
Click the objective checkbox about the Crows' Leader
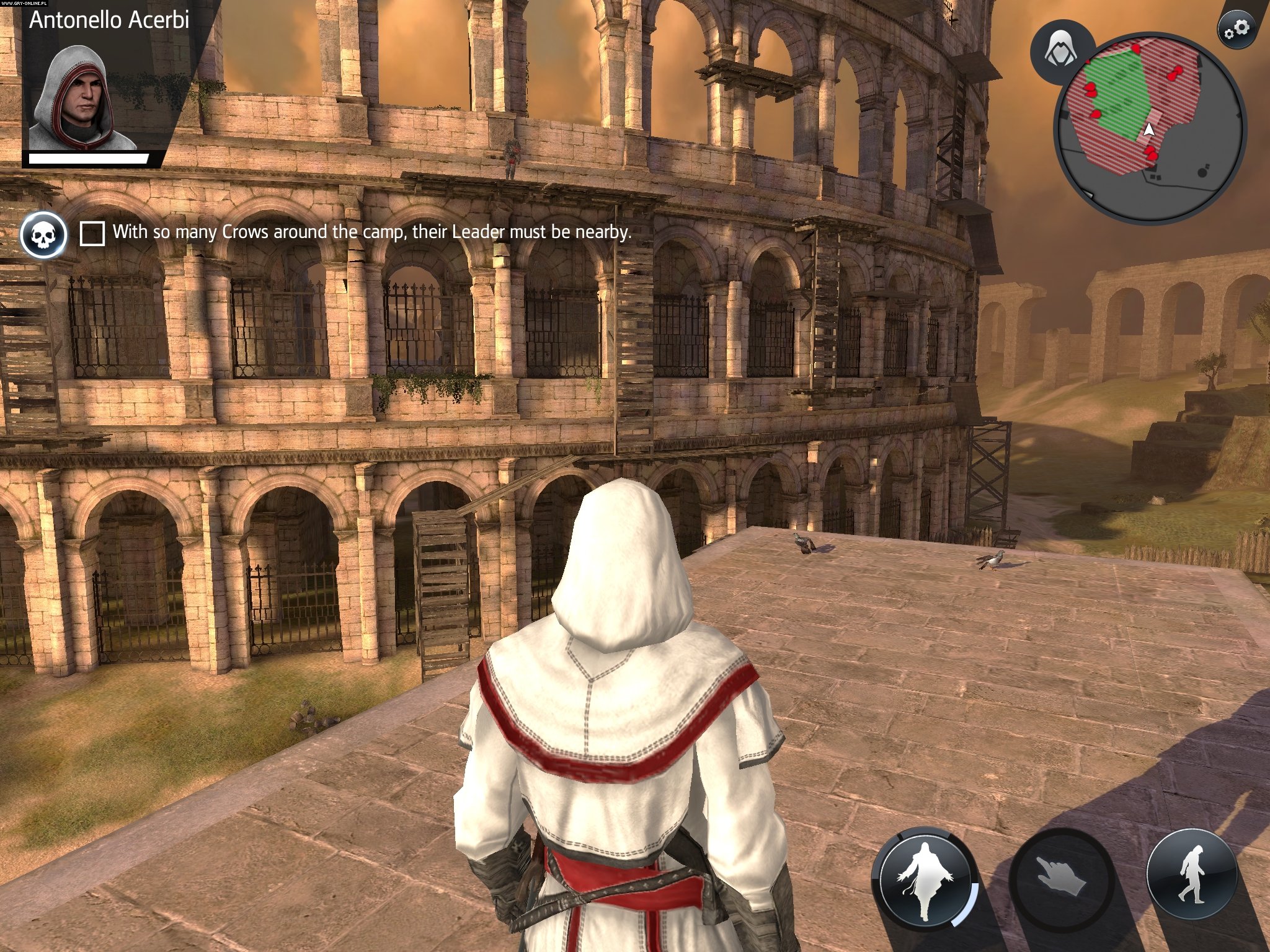pyautogui.click(x=92, y=234)
